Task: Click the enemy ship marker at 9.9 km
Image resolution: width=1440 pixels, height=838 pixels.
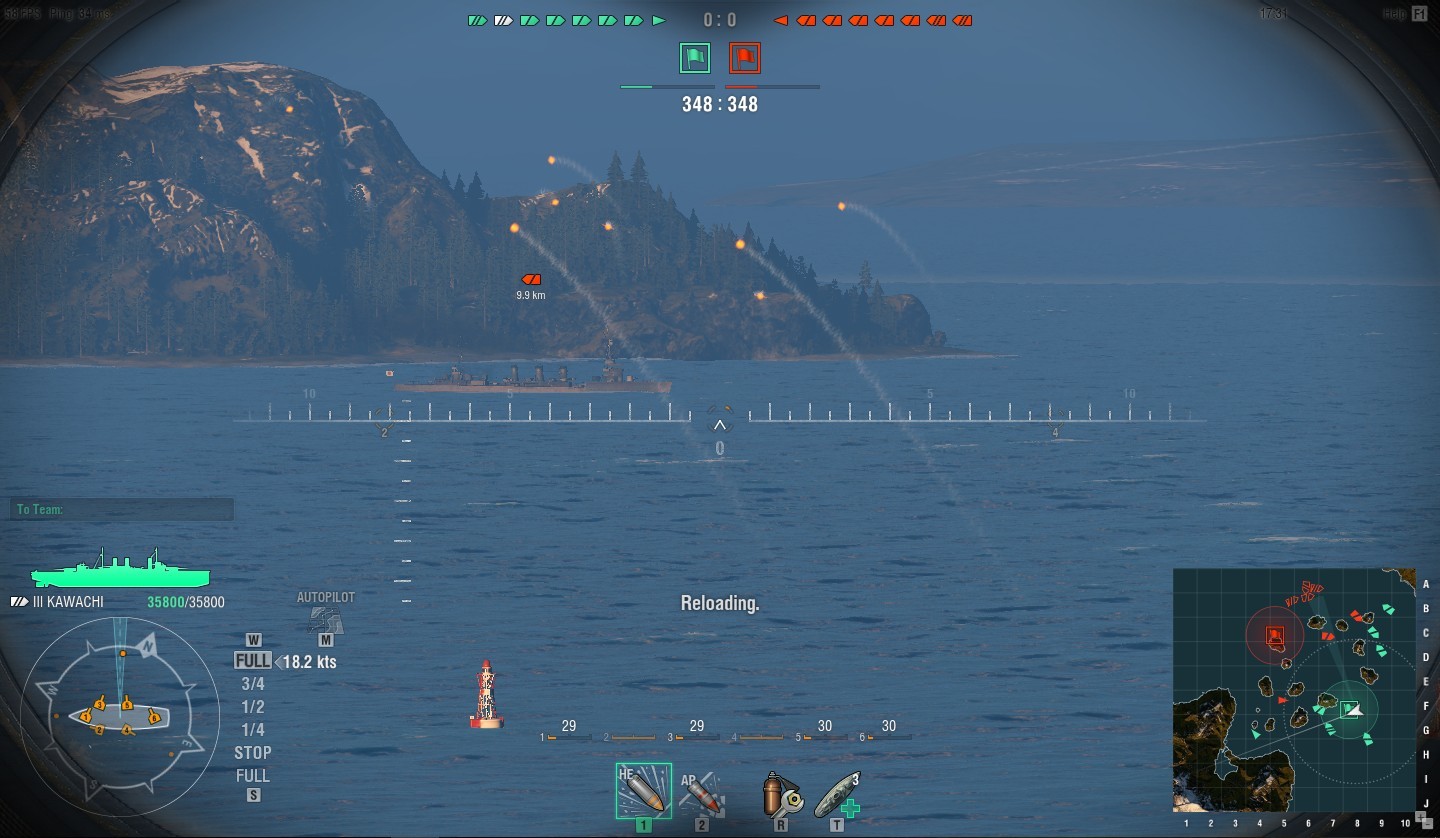Action: [531, 280]
